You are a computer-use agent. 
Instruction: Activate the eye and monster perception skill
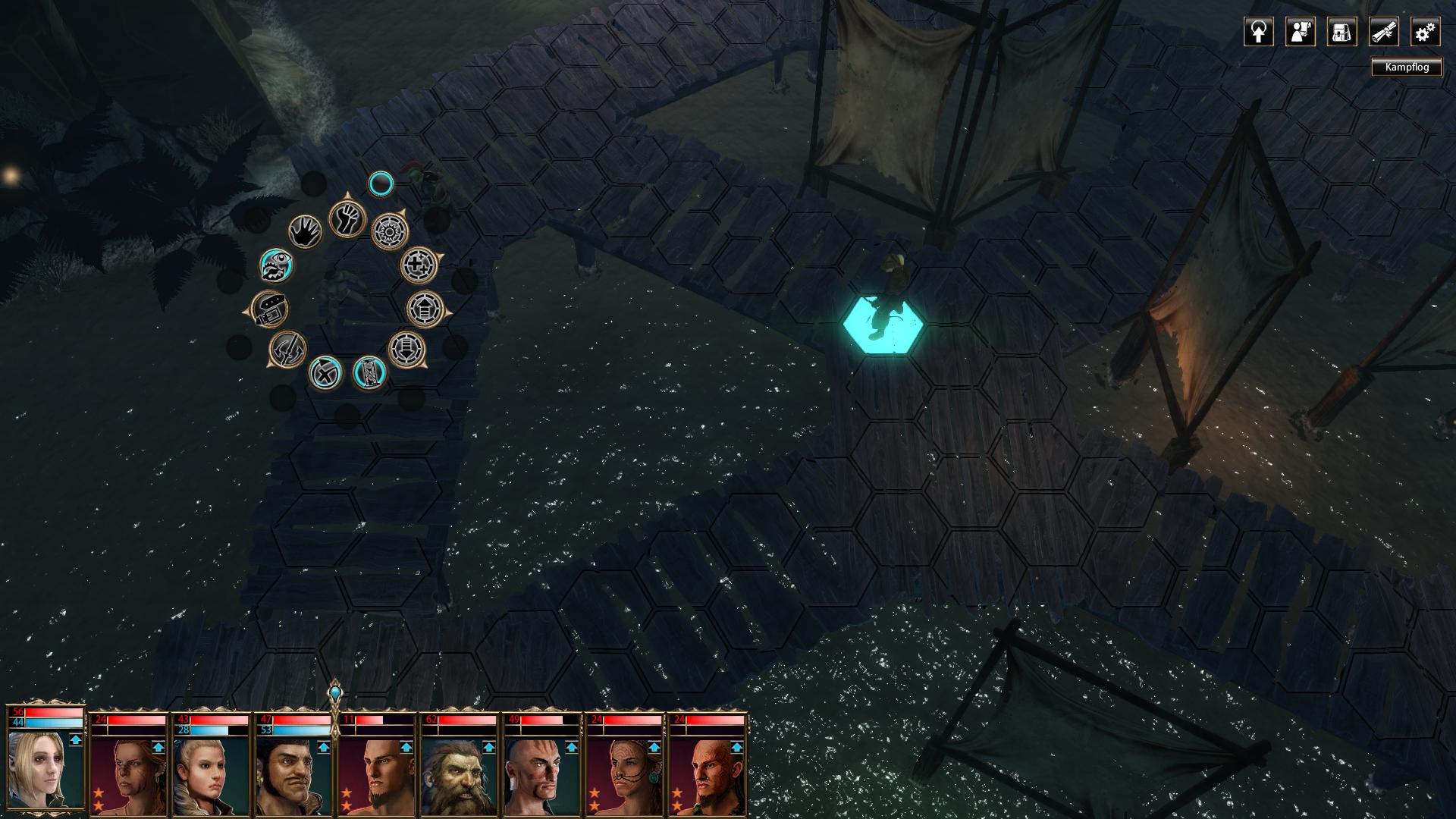point(277,266)
